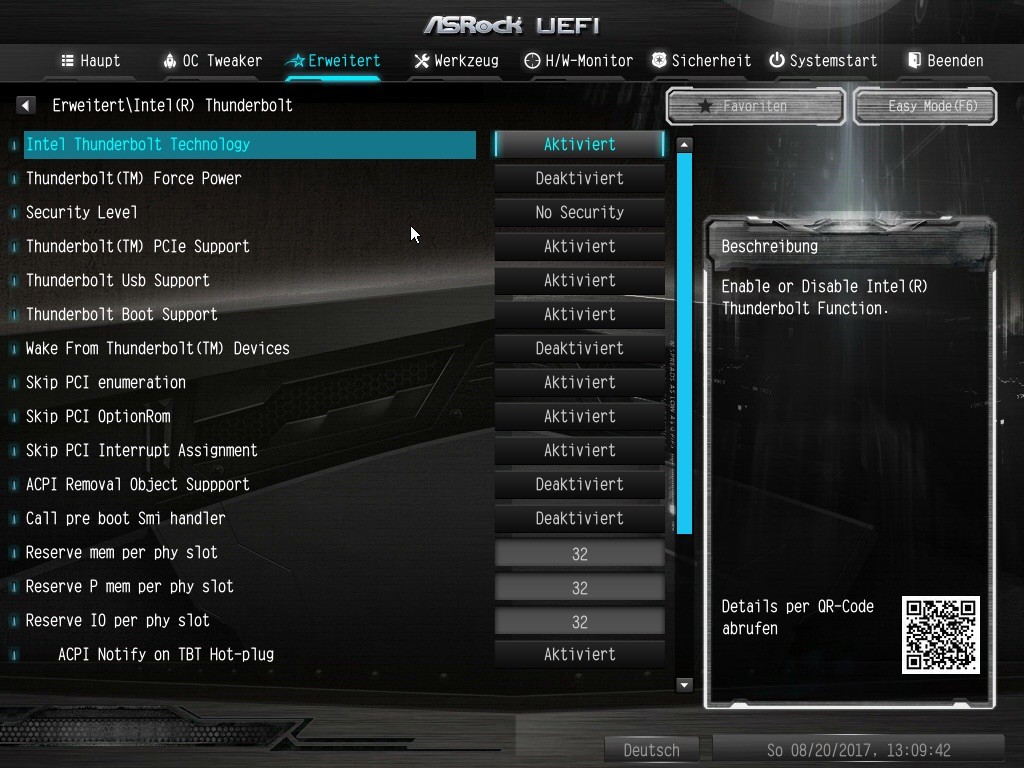This screenshot has width=1024, height=768.
Task: Change the Thunderbolt Boot Support value
Action: (x=580, y=314)
